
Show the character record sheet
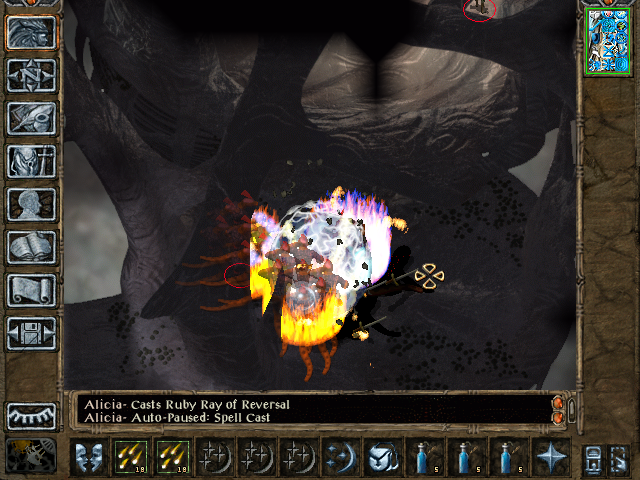31,205
